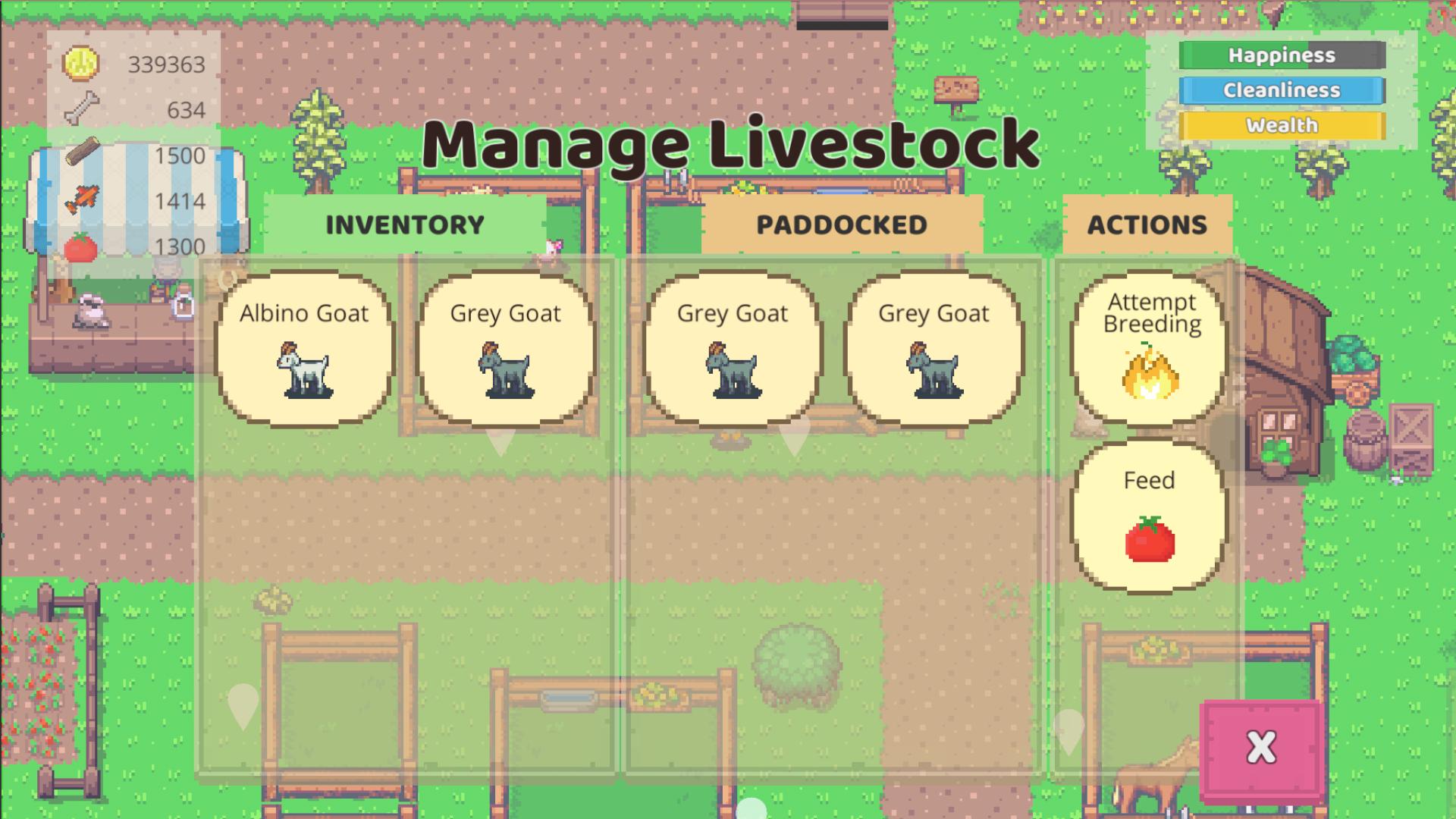Select the Albino Goat card
Viewport: 1456px width, 819px height.
[304, 350]
